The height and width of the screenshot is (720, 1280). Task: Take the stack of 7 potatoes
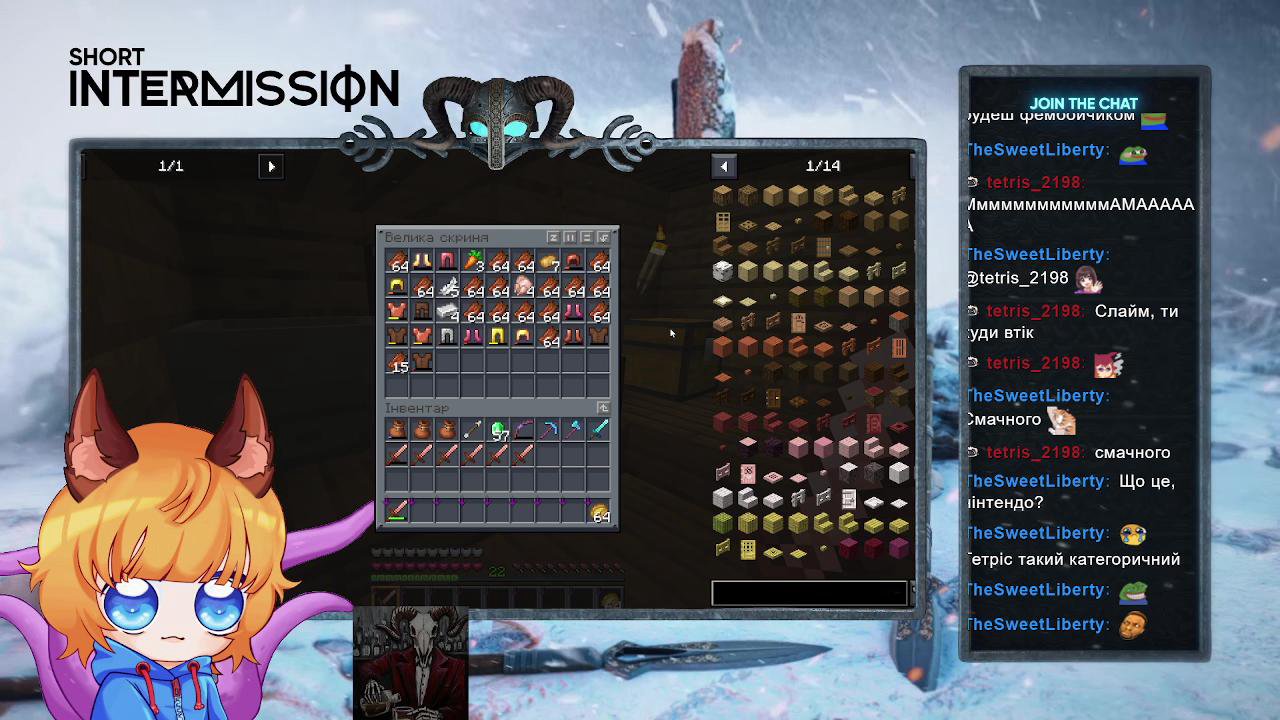coord(548,262)
